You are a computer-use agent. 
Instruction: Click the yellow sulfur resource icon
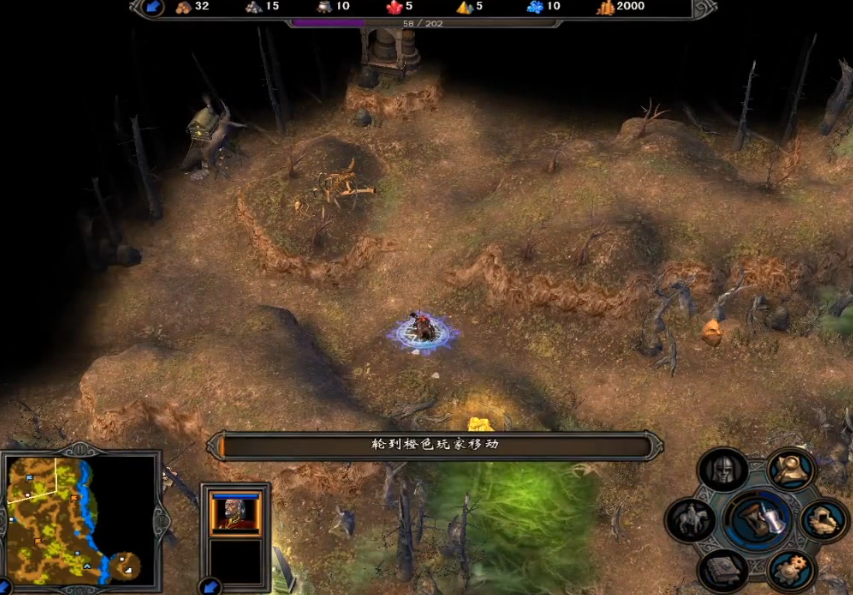(x=464, y=8)
